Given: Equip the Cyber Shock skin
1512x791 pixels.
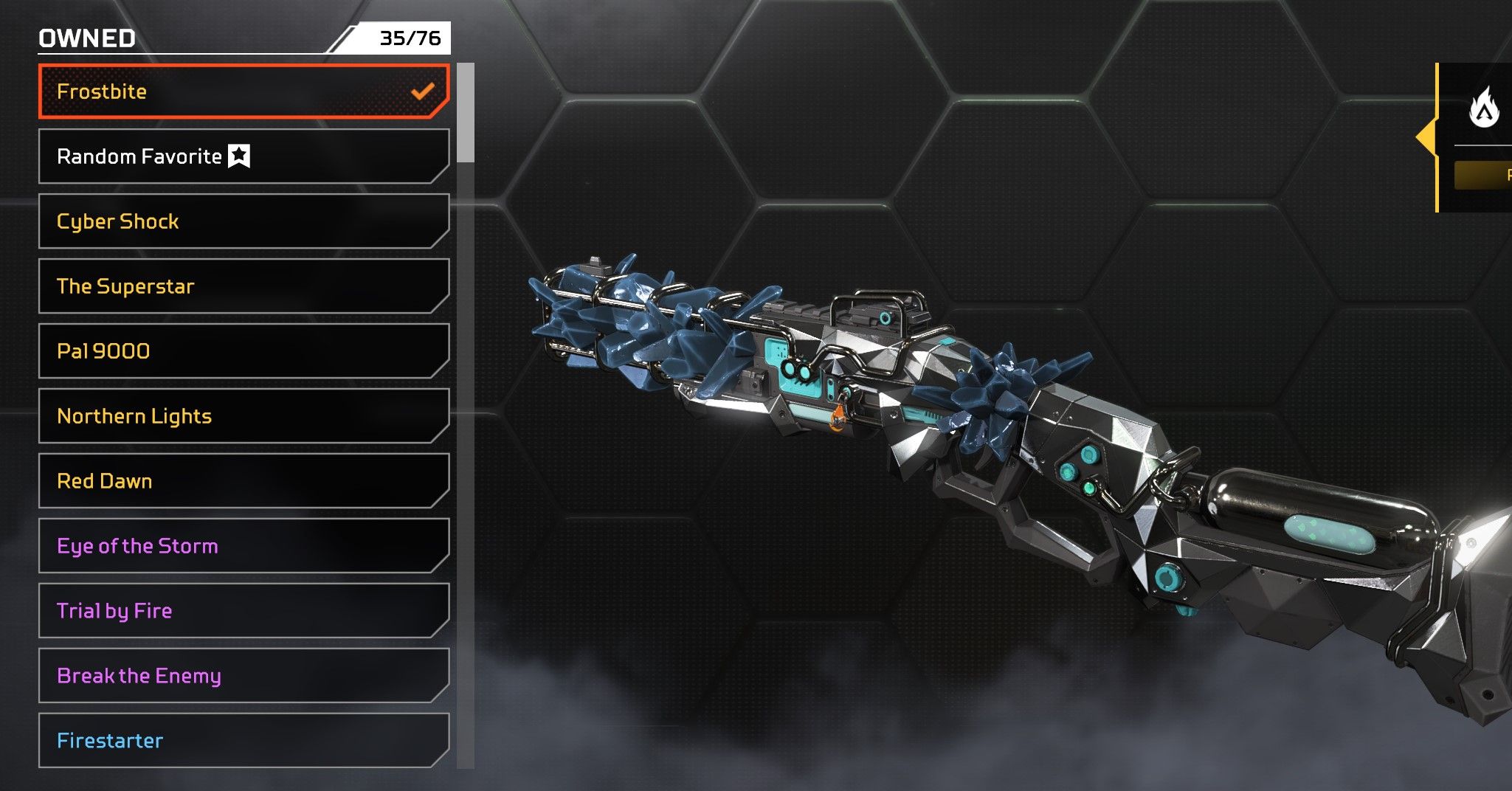Looking at the screenshot, I should 244,221.
